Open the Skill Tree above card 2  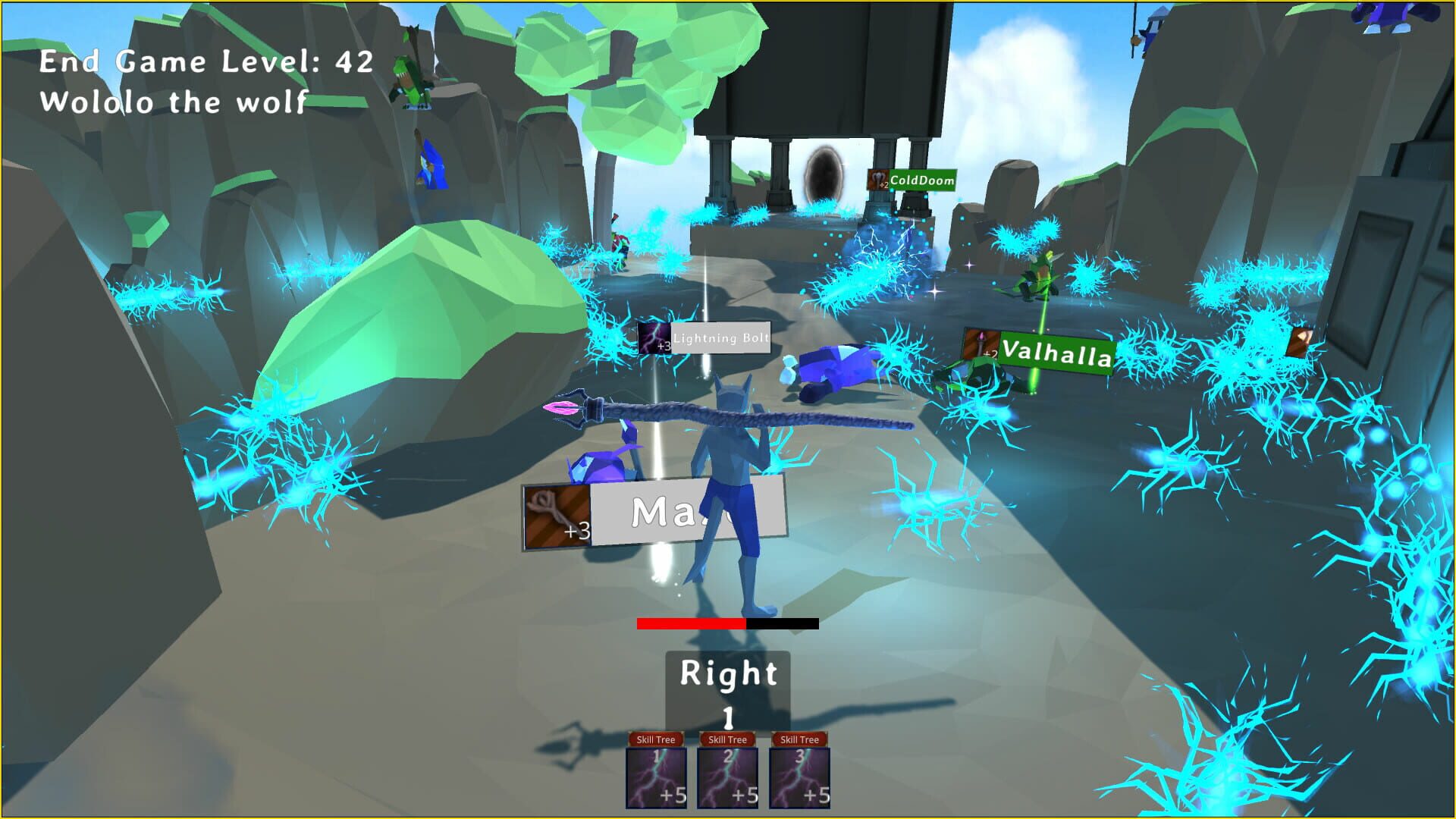tap(729, 737)
